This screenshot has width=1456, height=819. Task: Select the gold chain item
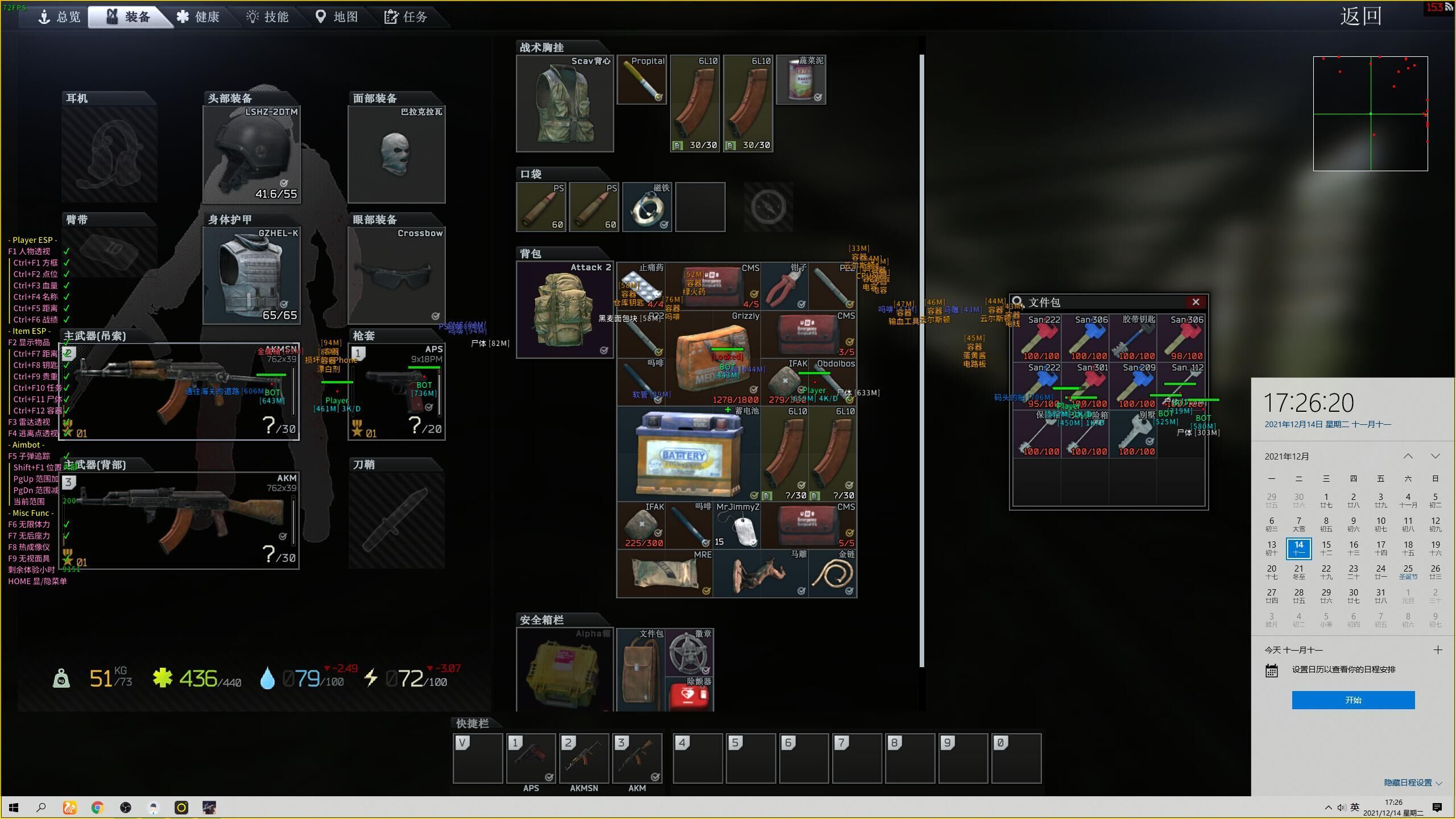tap(833, 573)
